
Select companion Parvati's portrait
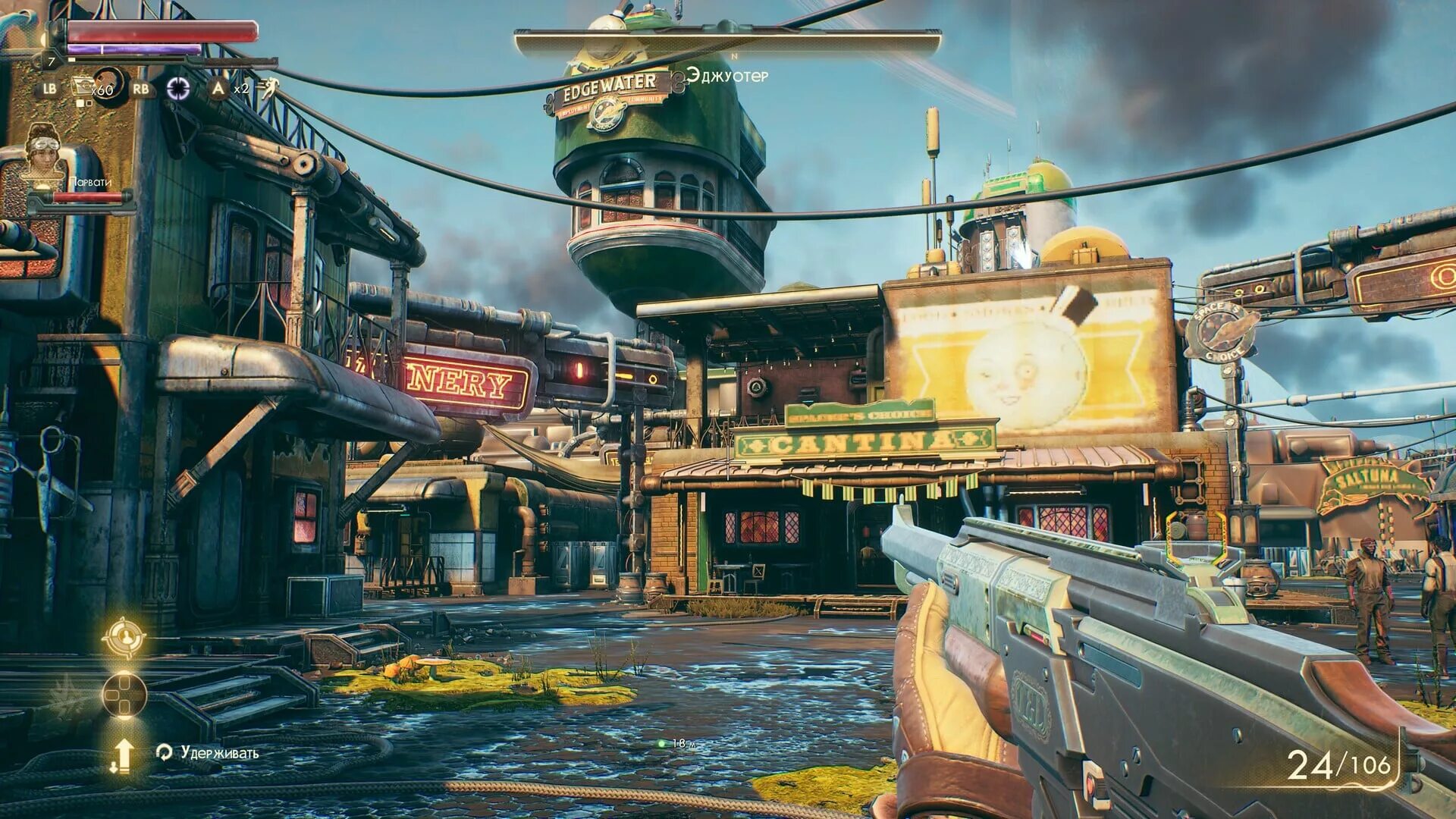tap(44, 153)
